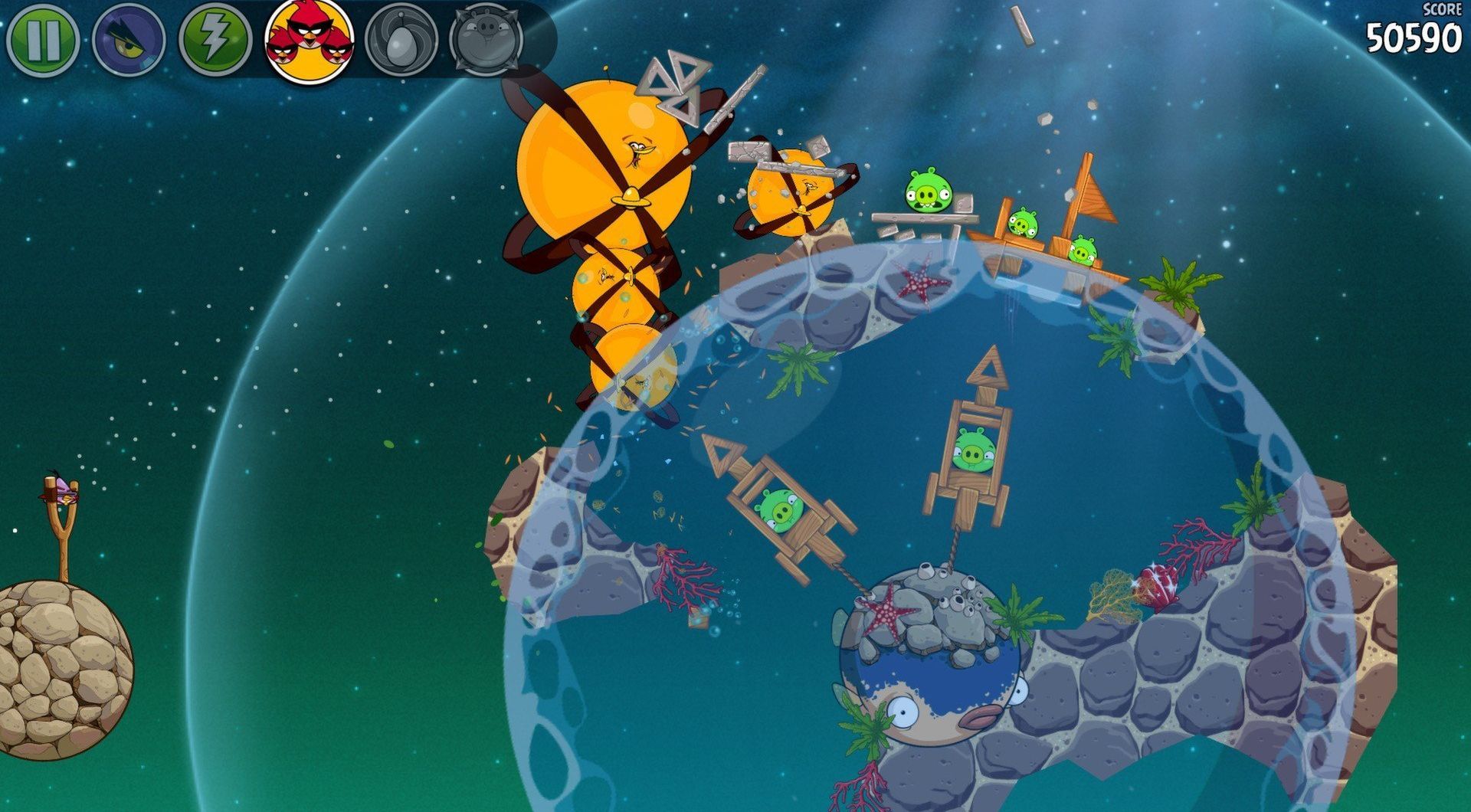Open the green lightning bolt power-ups
The height and width of the screenshot is (812, 1471).
(215, 40)
